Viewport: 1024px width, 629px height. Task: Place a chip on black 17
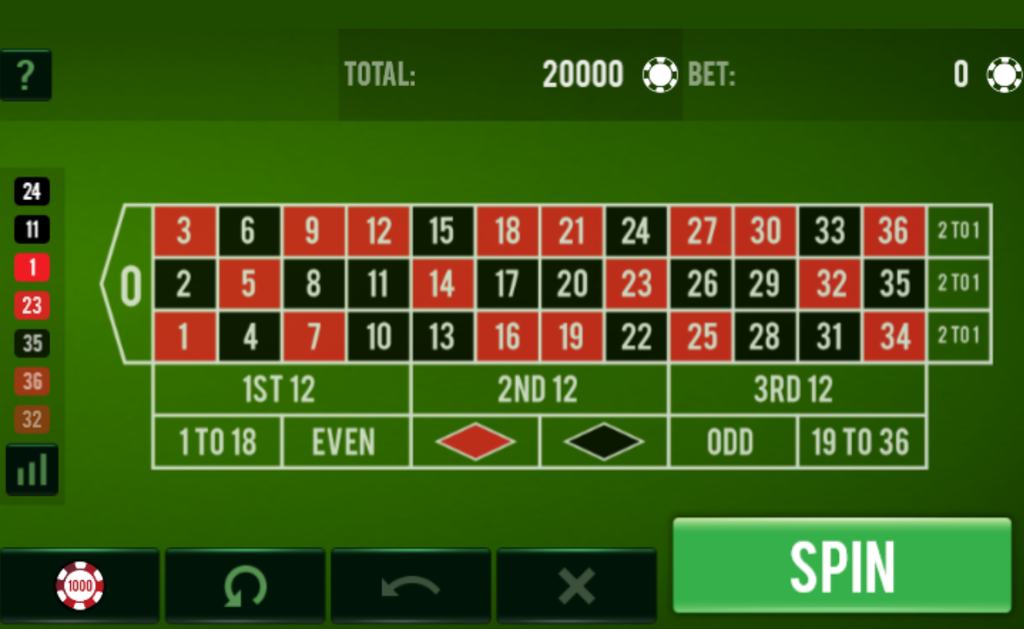tap(507, 284)
